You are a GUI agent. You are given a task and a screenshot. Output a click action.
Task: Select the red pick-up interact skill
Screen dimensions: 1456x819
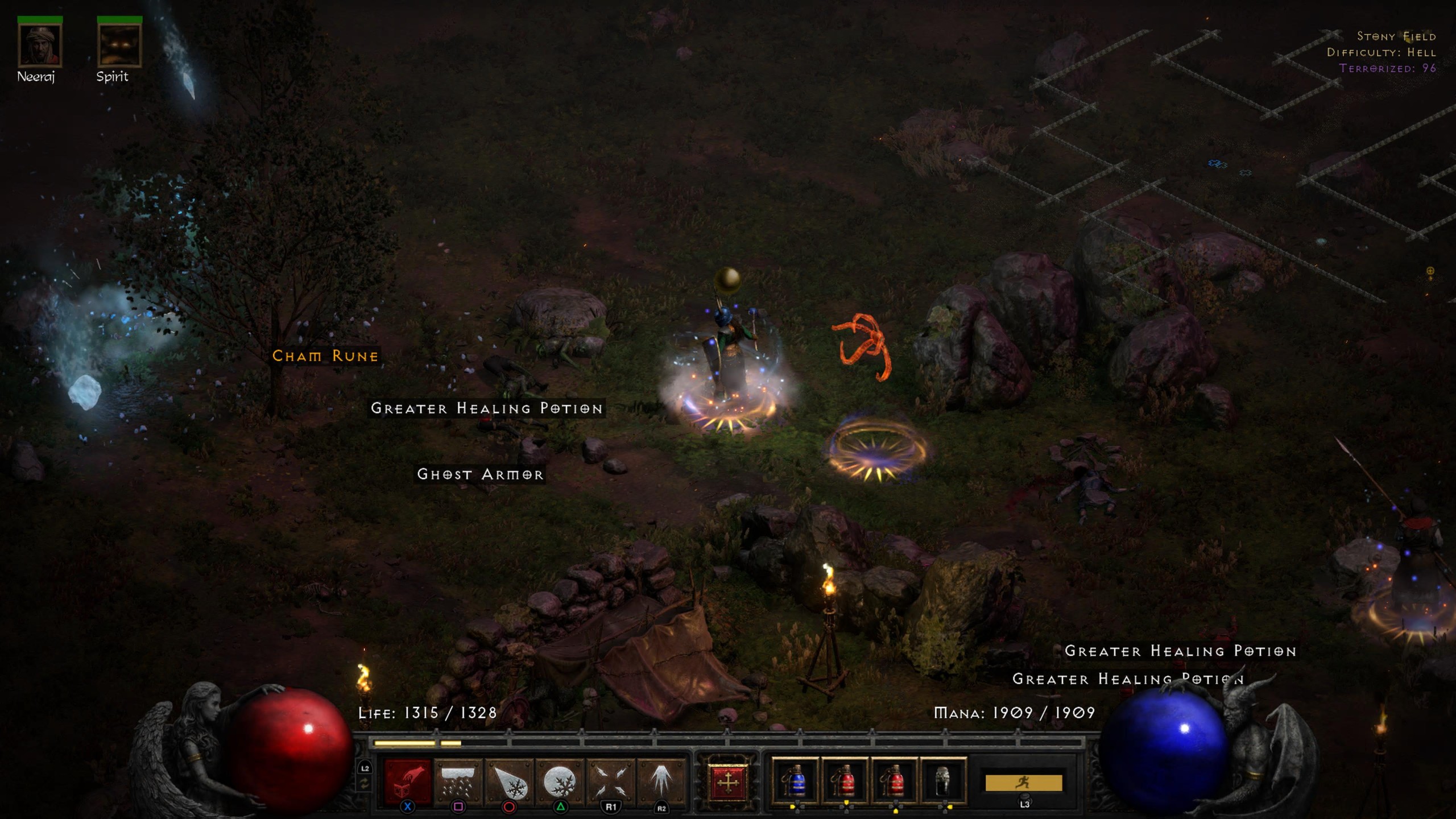[408, 783]
